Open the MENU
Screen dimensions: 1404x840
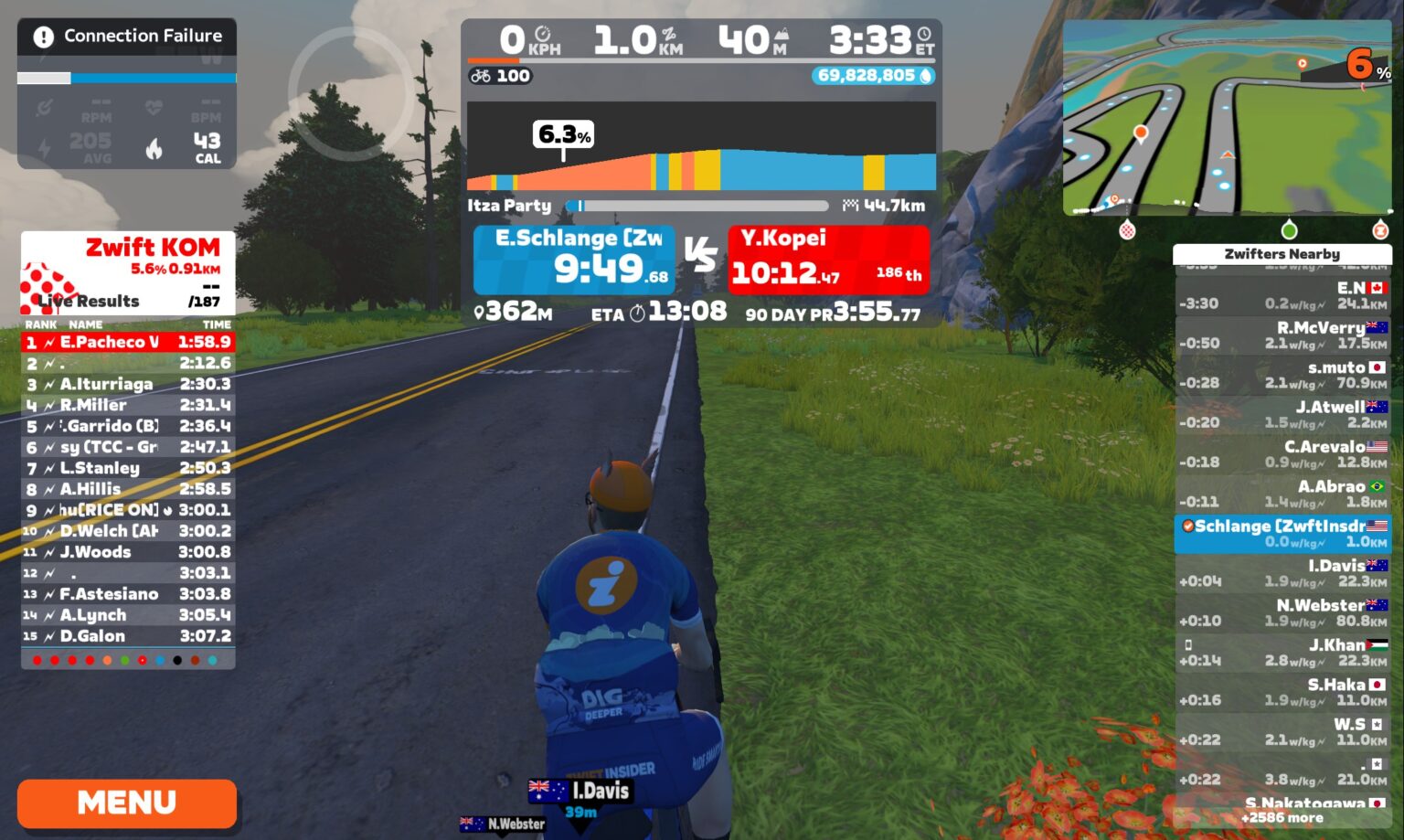click(127, 803)
